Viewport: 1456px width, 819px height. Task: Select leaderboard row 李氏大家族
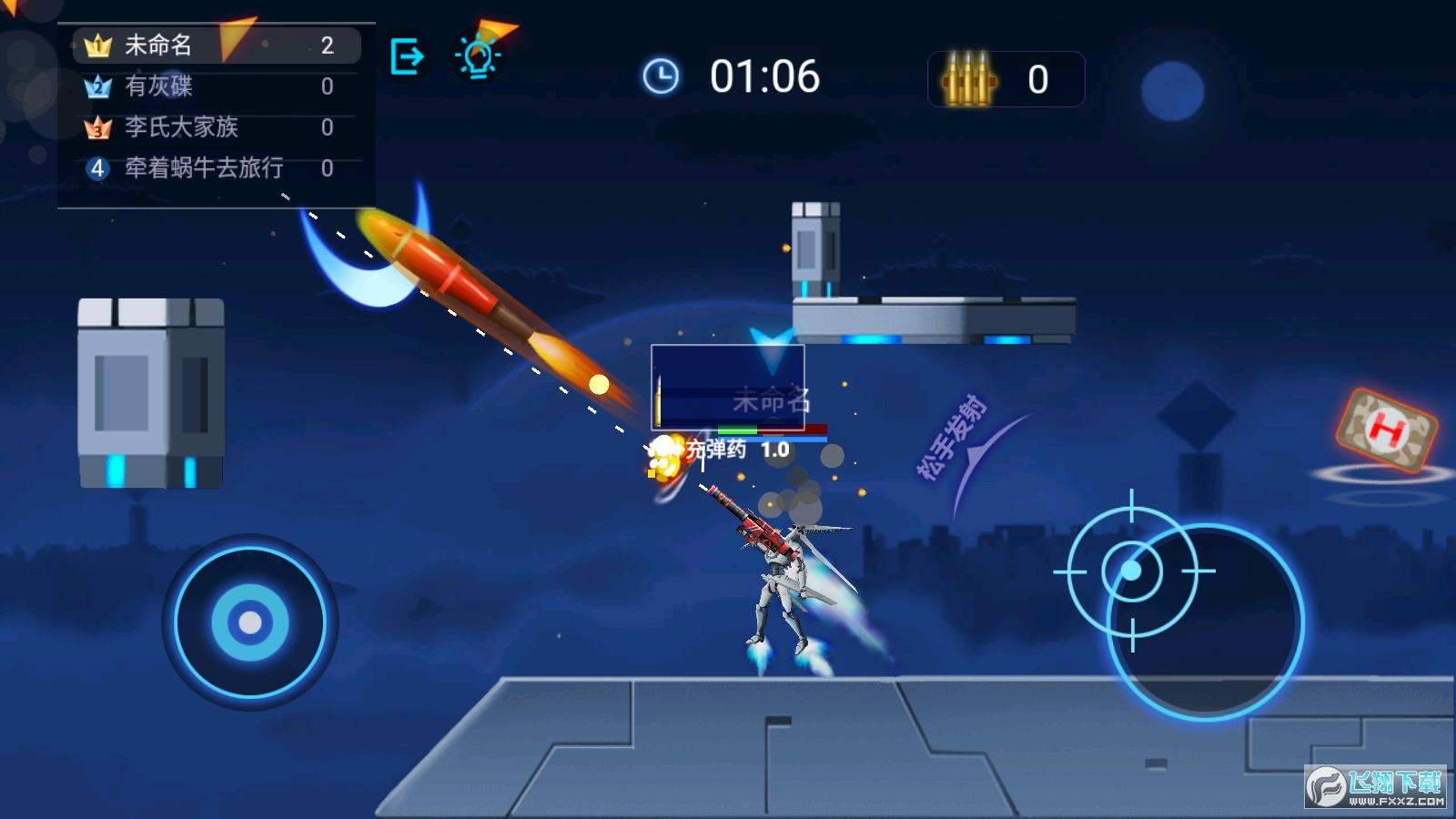click(217, 127)
